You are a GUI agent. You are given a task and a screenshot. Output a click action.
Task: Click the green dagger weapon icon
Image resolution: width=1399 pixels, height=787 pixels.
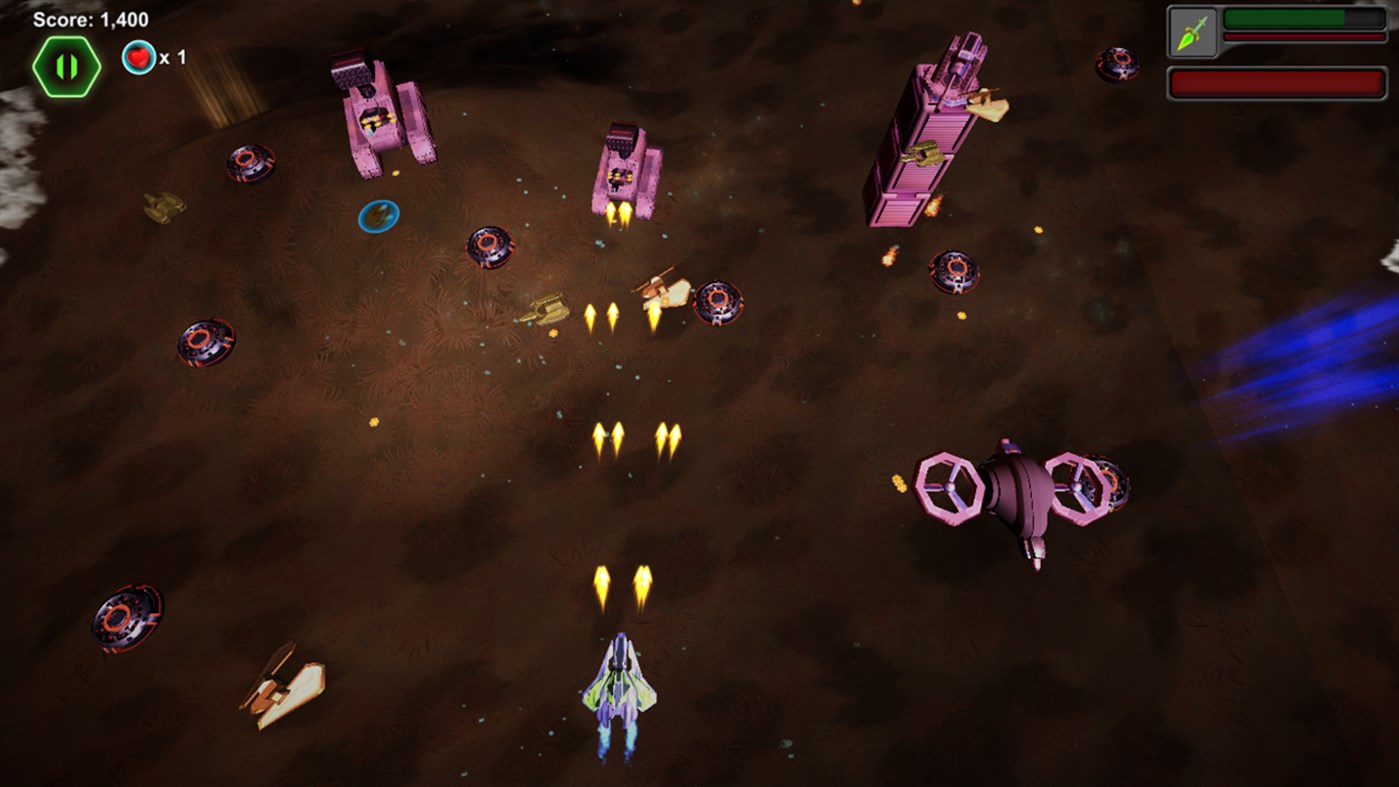click(x=1196, y=30)
